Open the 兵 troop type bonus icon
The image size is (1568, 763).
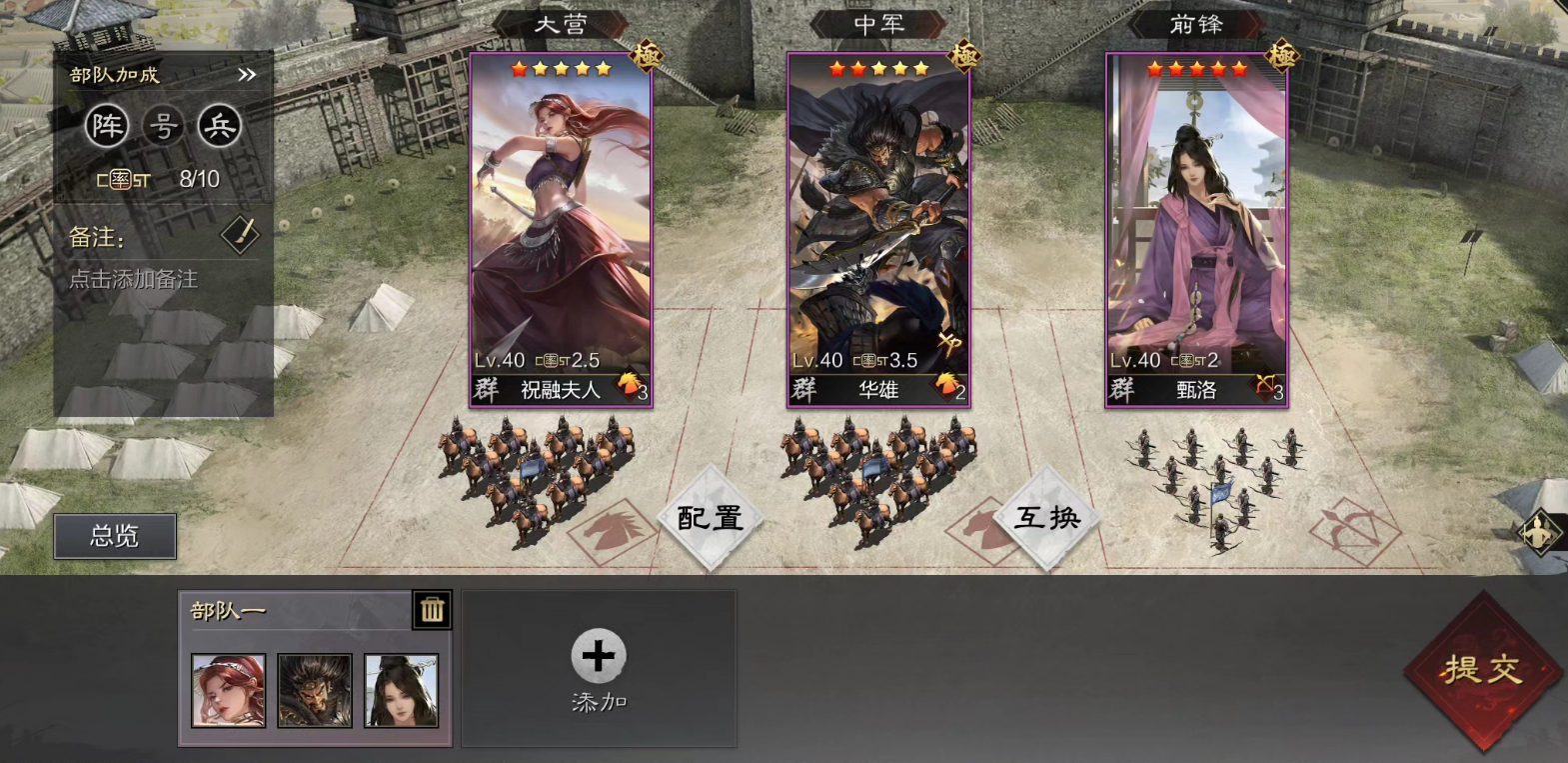coord(219,126)
